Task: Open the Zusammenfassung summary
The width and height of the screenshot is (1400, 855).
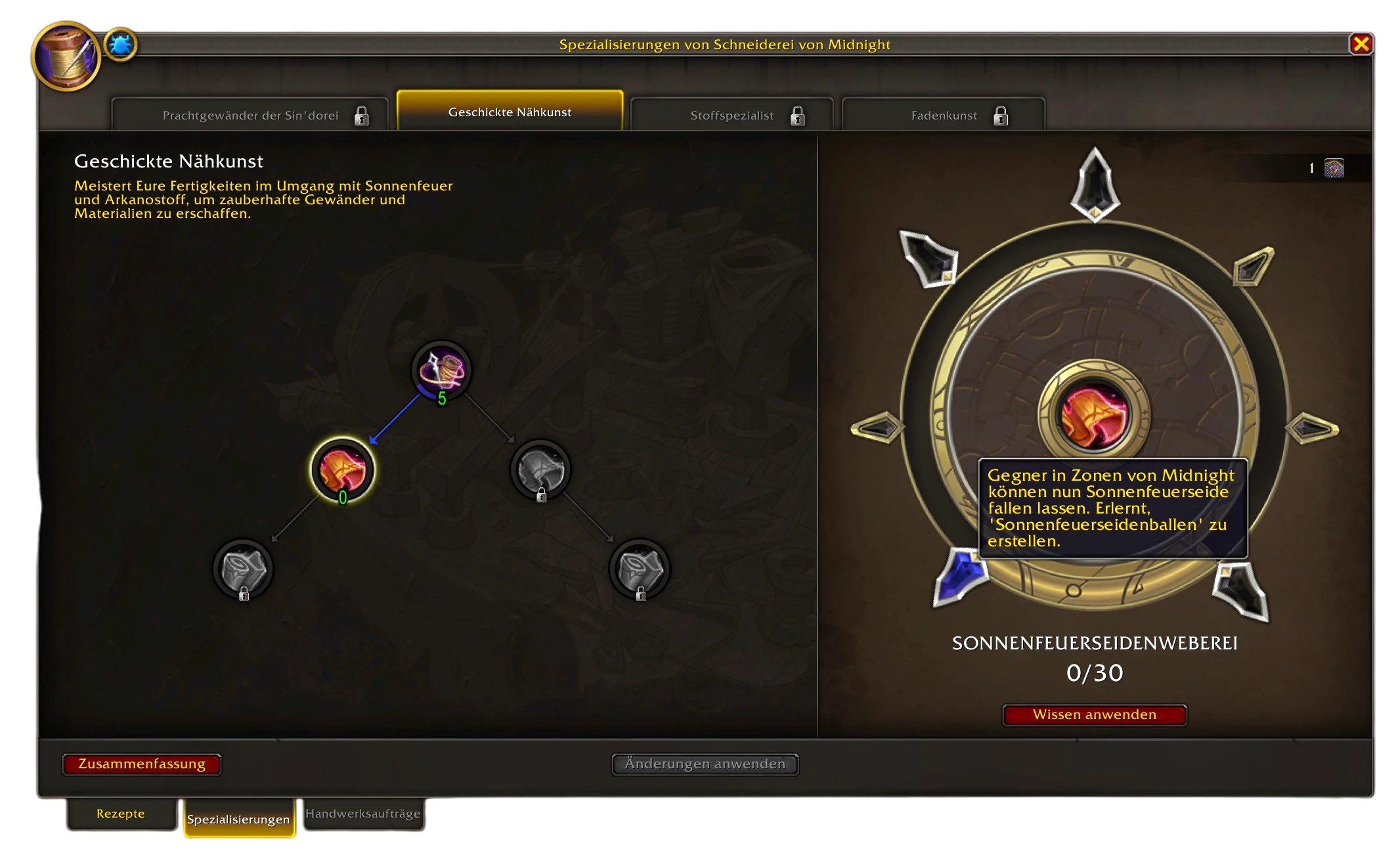Action: point(142,764)
